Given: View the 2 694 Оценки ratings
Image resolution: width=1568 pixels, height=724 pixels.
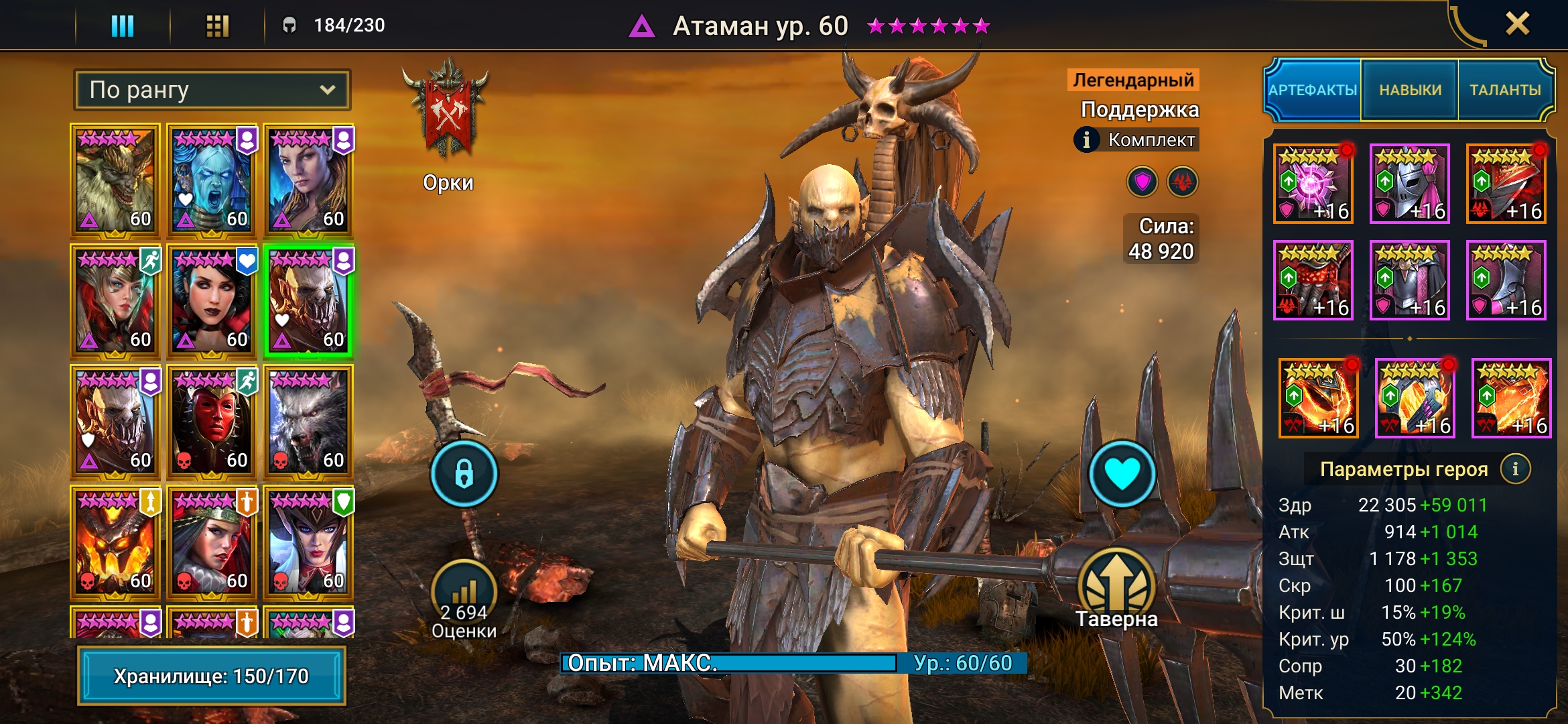Looking at the screenshot, I should click(464, 600).
